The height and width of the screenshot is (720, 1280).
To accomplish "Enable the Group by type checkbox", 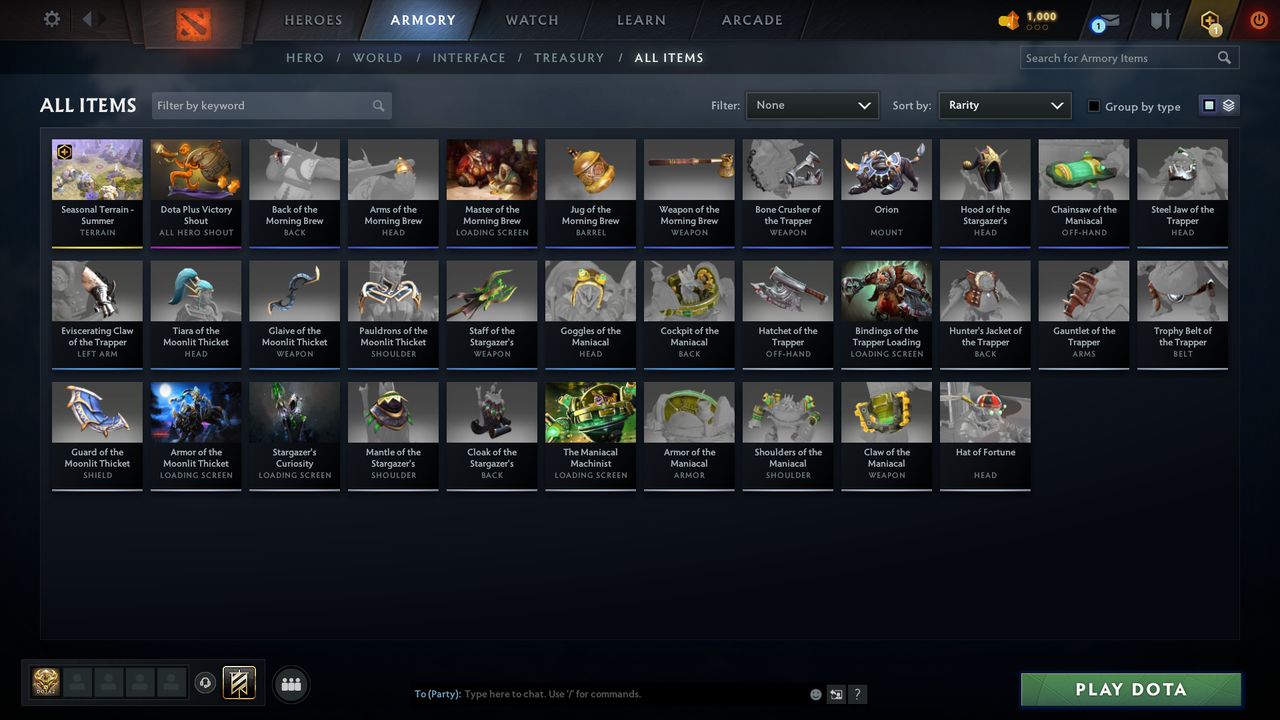I will 1096,106.
